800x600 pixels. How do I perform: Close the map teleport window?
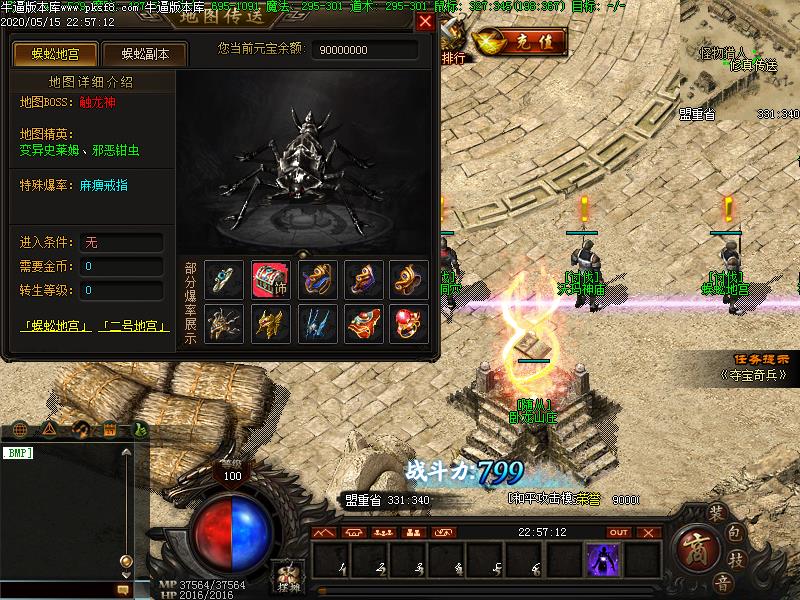pyautogui.click(x=426, y=22)
